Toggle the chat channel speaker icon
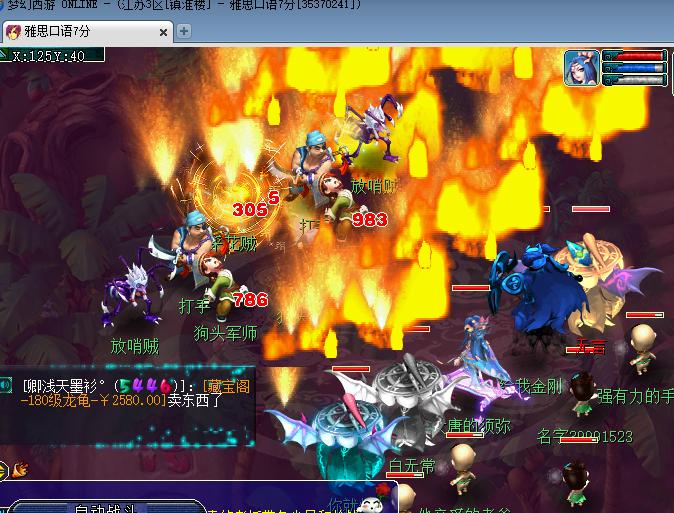 [7, 386]
